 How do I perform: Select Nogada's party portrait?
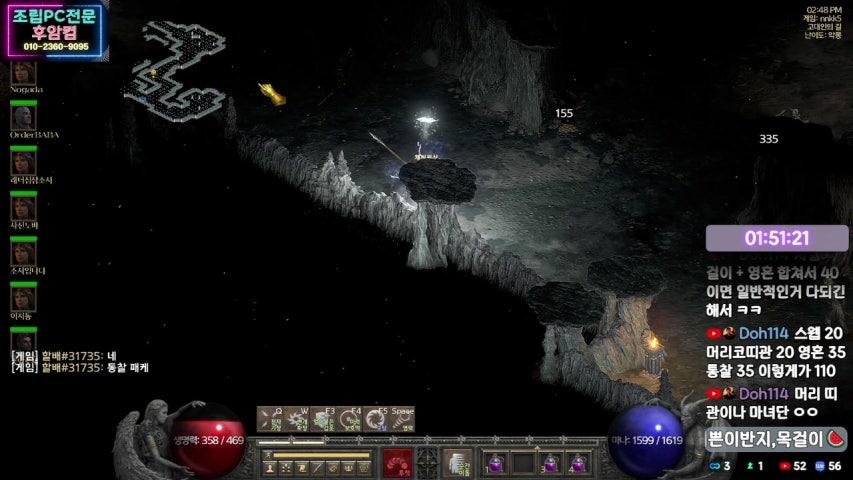(x=23, y=73)
